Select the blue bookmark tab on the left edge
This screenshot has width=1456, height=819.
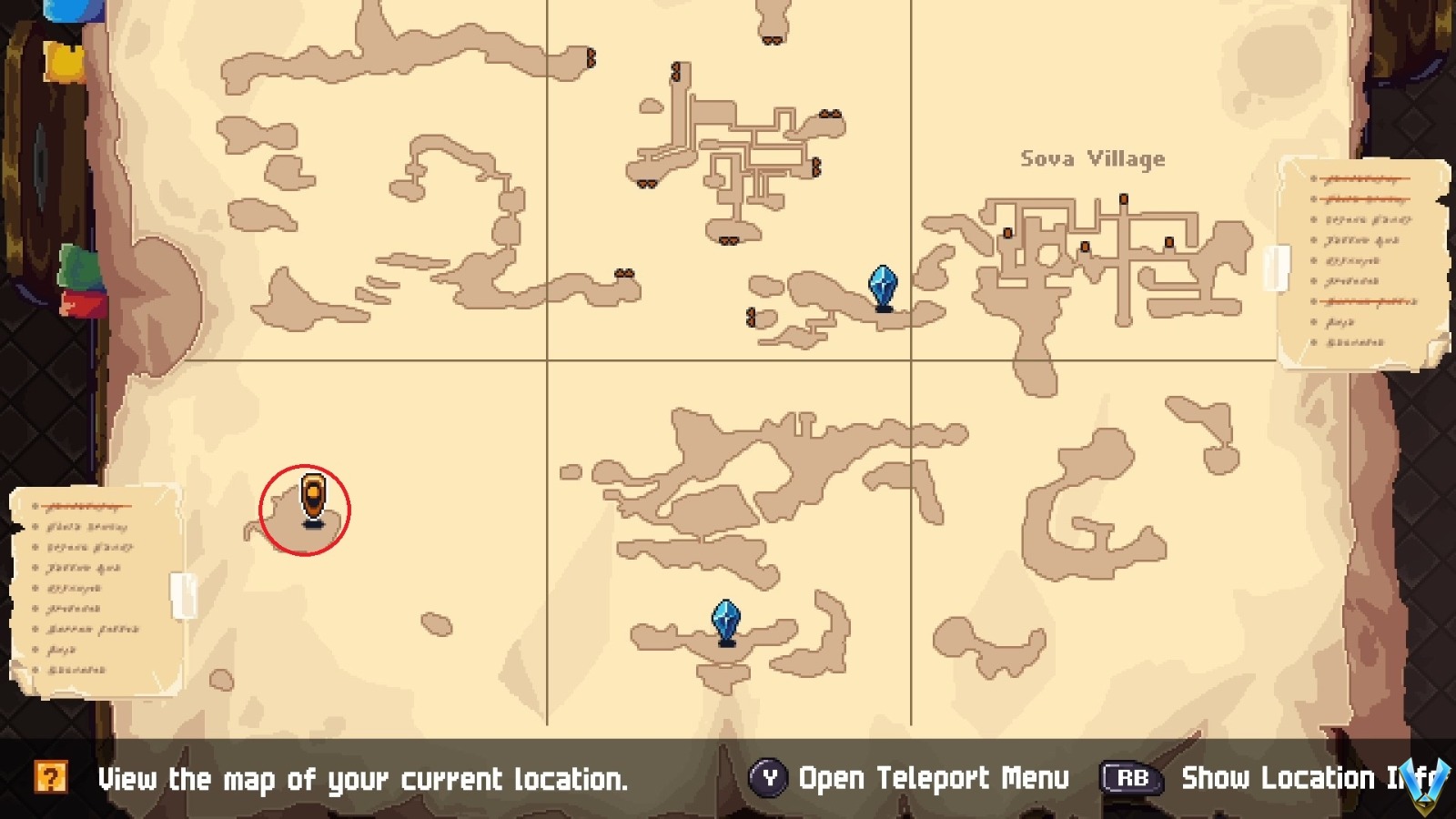(71, 11)
